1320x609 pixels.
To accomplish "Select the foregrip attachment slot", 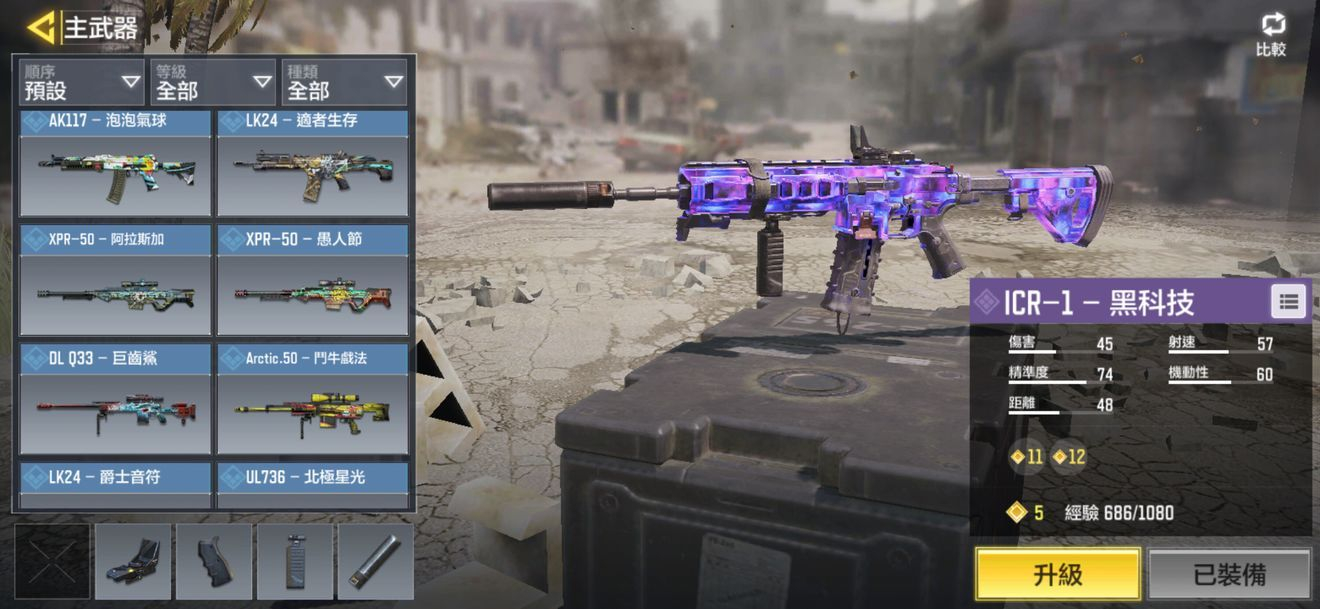I will (x=295, y=561).
